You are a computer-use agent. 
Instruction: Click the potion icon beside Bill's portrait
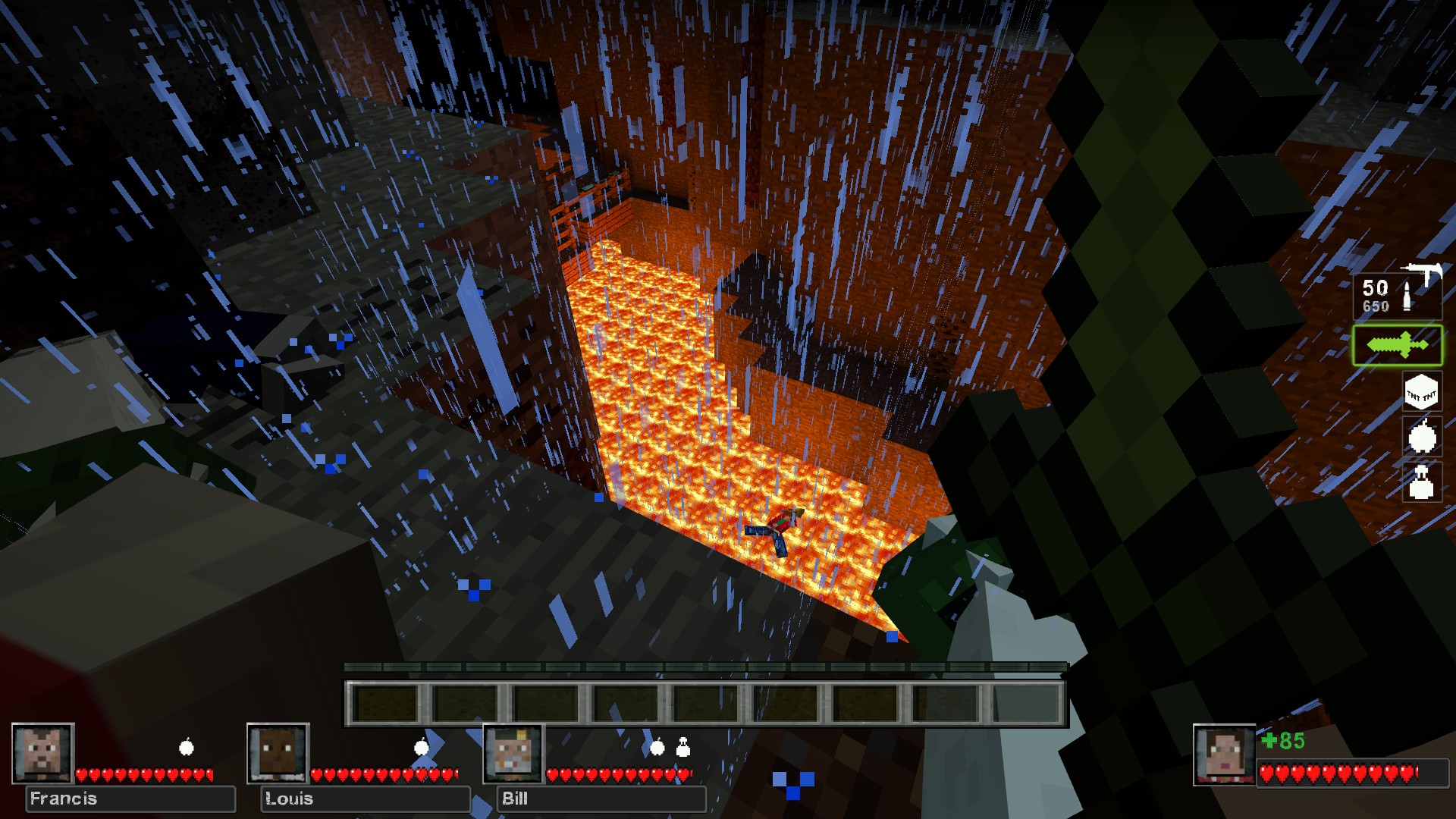[x=683, y=748]
